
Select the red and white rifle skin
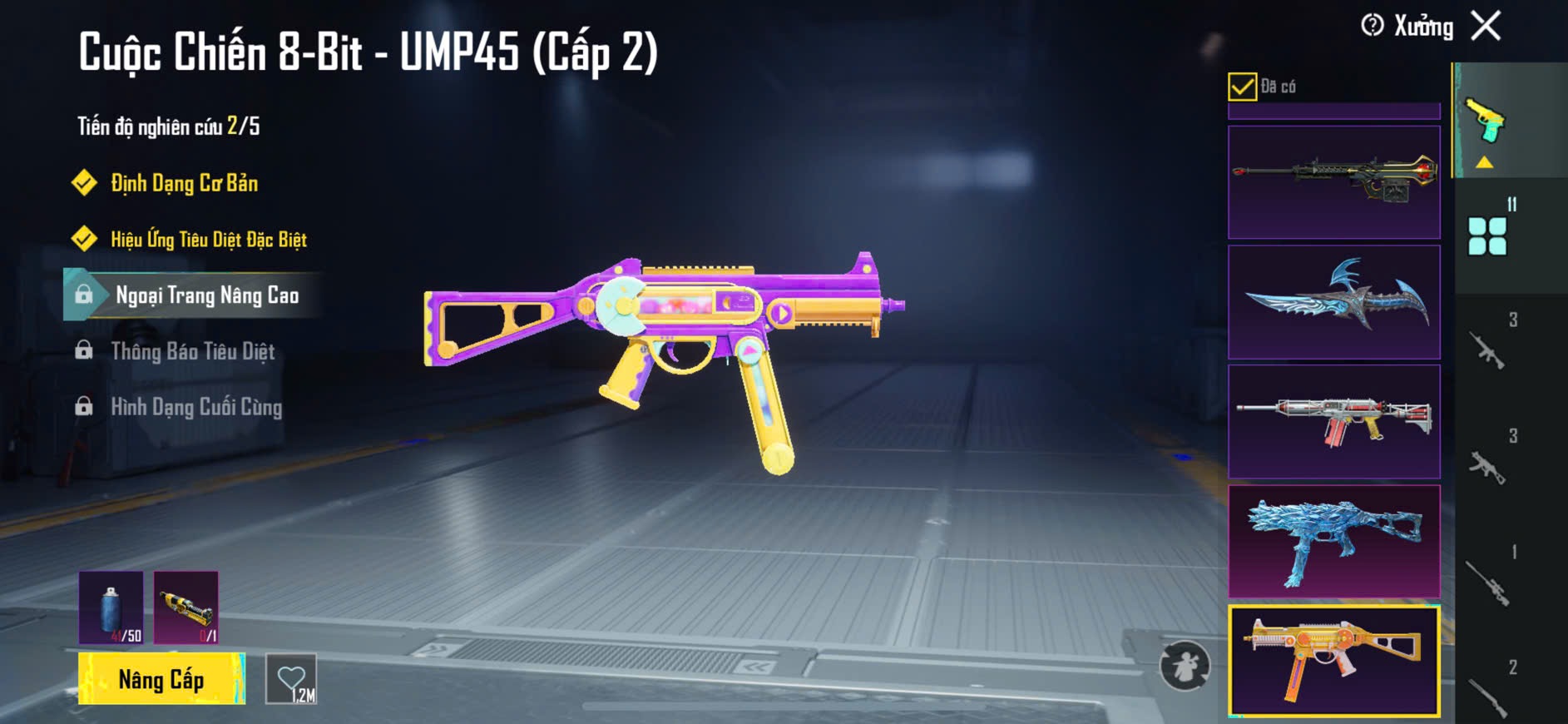pyautogui.click(x=1333, y=421)
